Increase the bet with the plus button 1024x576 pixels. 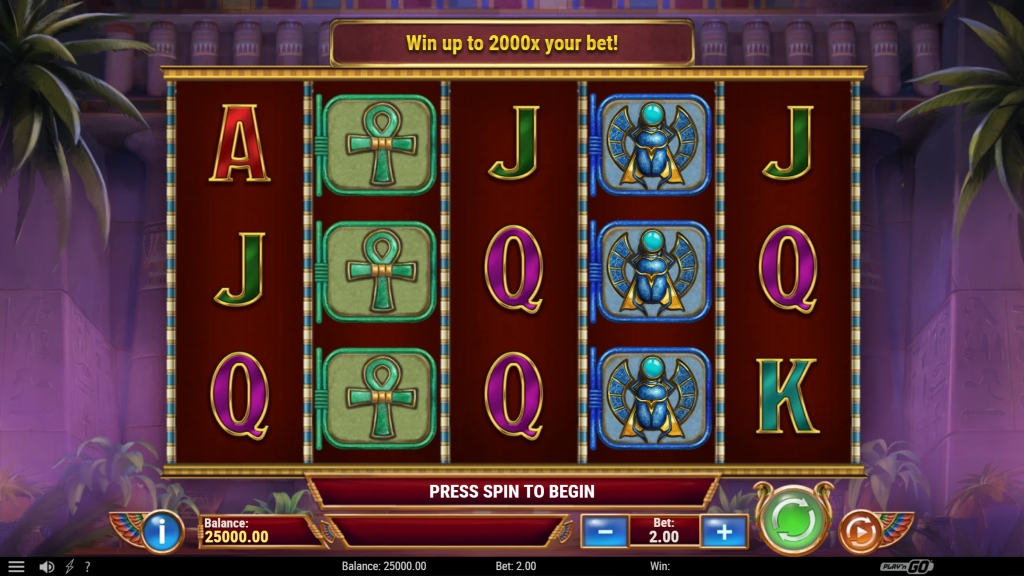tap(724, 532)
